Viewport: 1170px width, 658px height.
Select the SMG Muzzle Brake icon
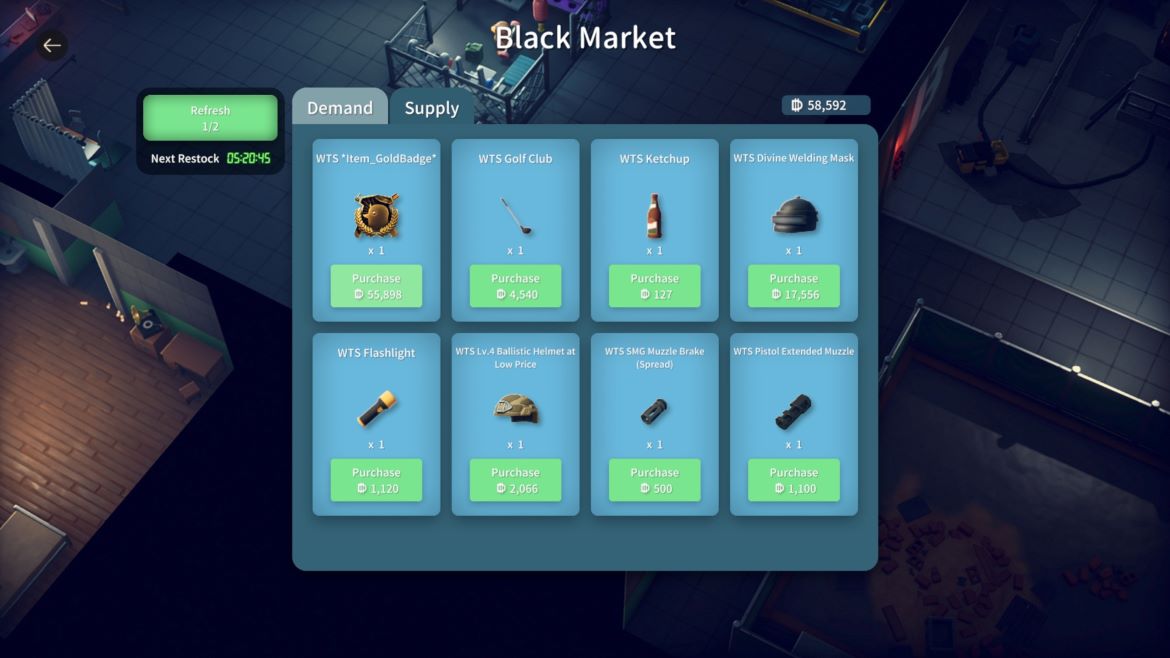(x=654, y=410)
